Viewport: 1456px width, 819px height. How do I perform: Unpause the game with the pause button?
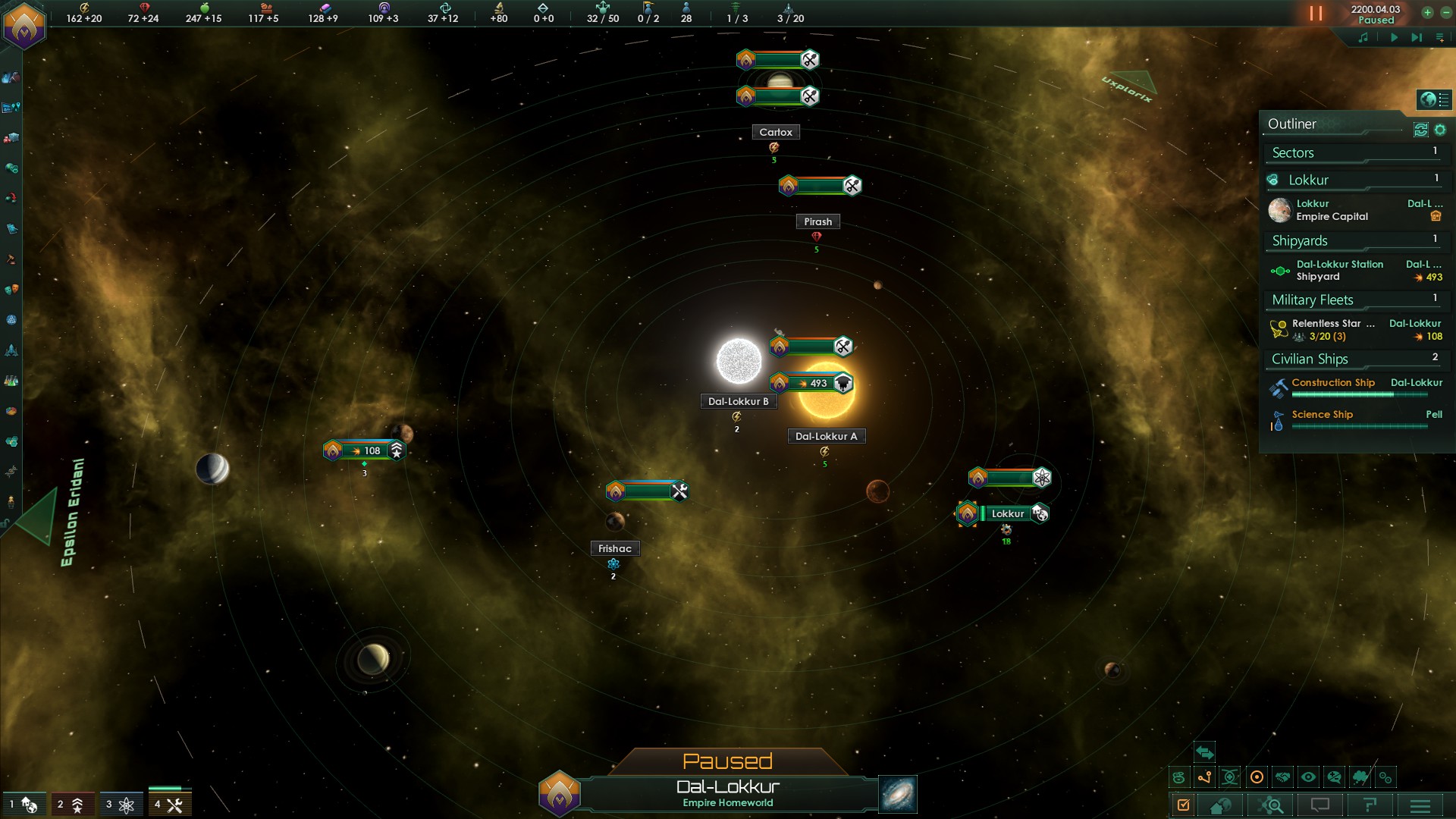(1316, 14)
